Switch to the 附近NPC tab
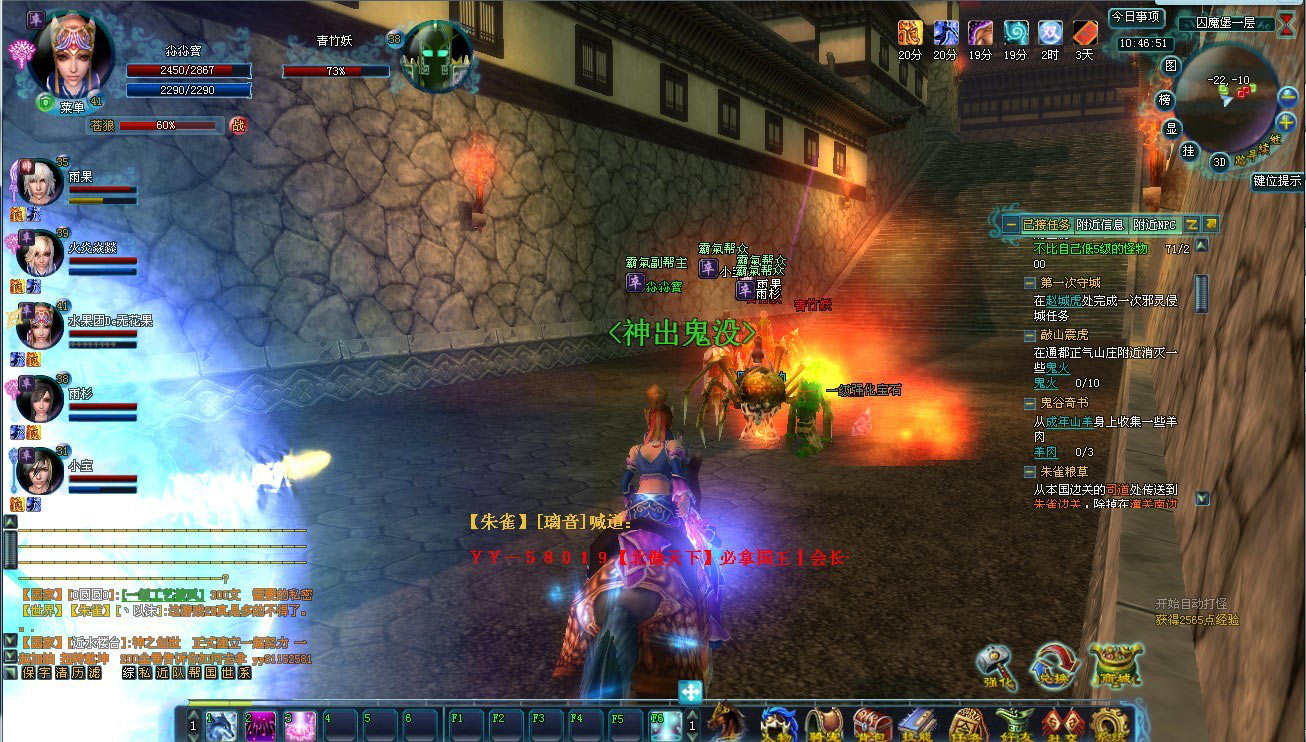Viewport: 1306px width, 742px height. 1155,225
